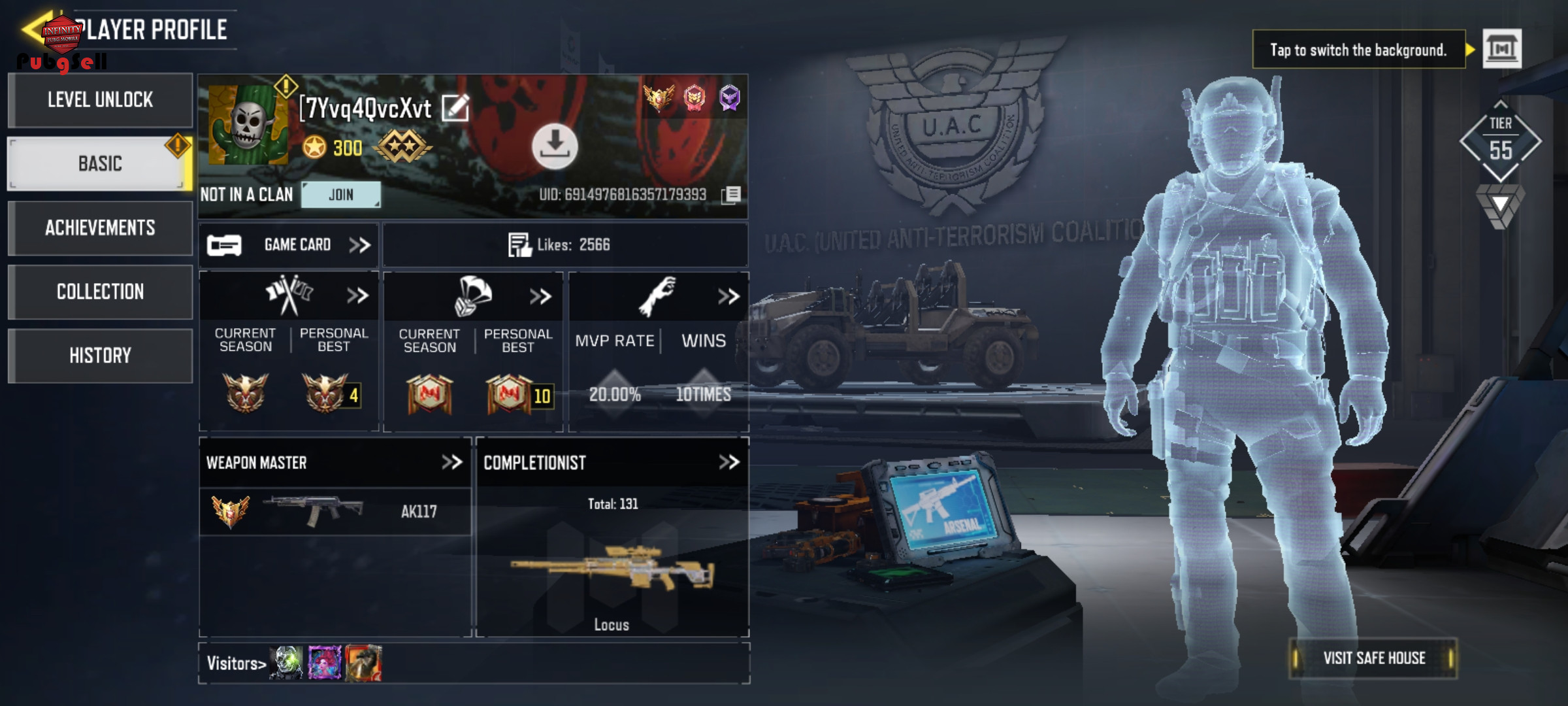Tap the Likes counter bar
The width and height of the screenshot is (1568, 706).
point(565,245)
